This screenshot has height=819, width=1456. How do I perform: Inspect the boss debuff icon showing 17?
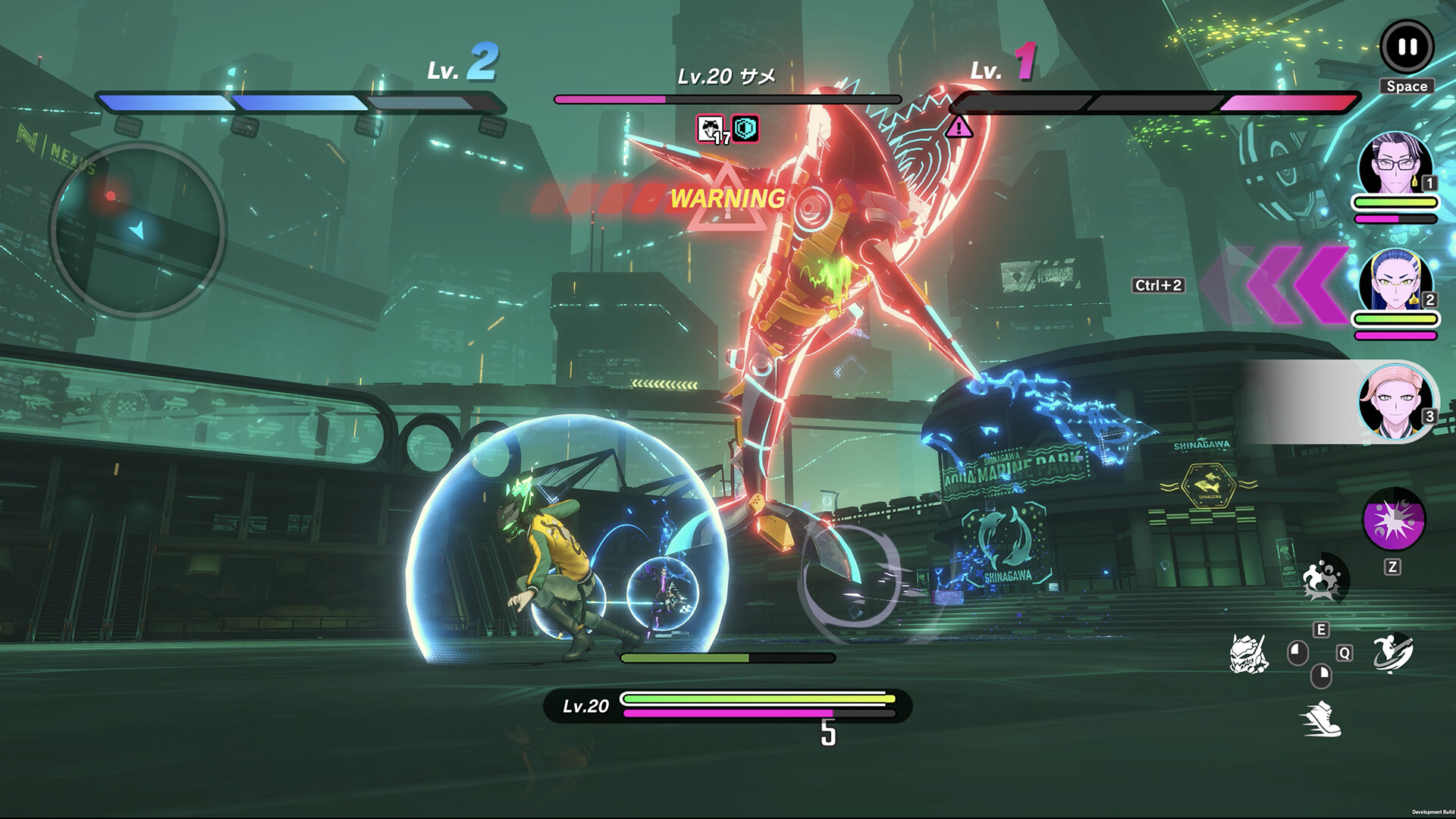coord(711,130)
